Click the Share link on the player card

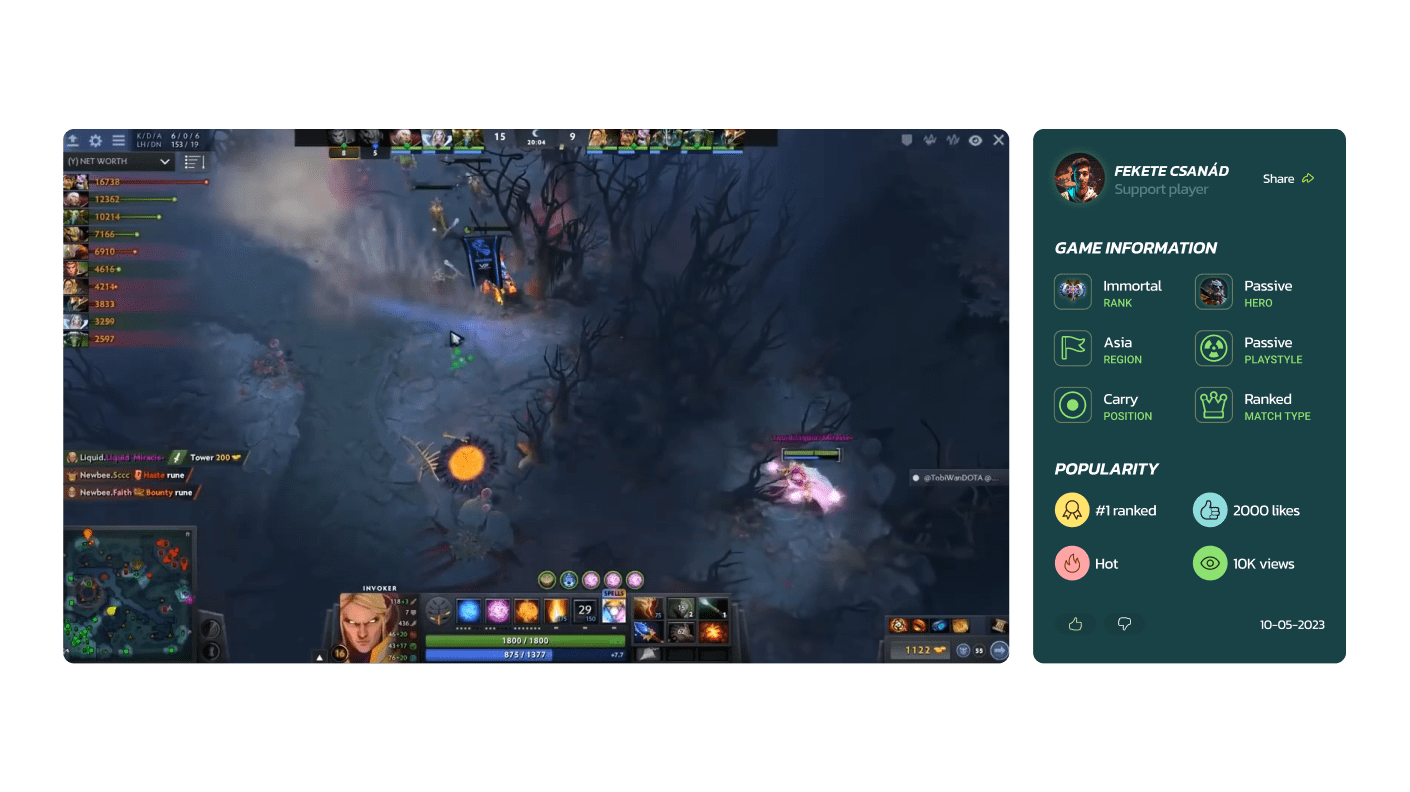click(1288, 179)
